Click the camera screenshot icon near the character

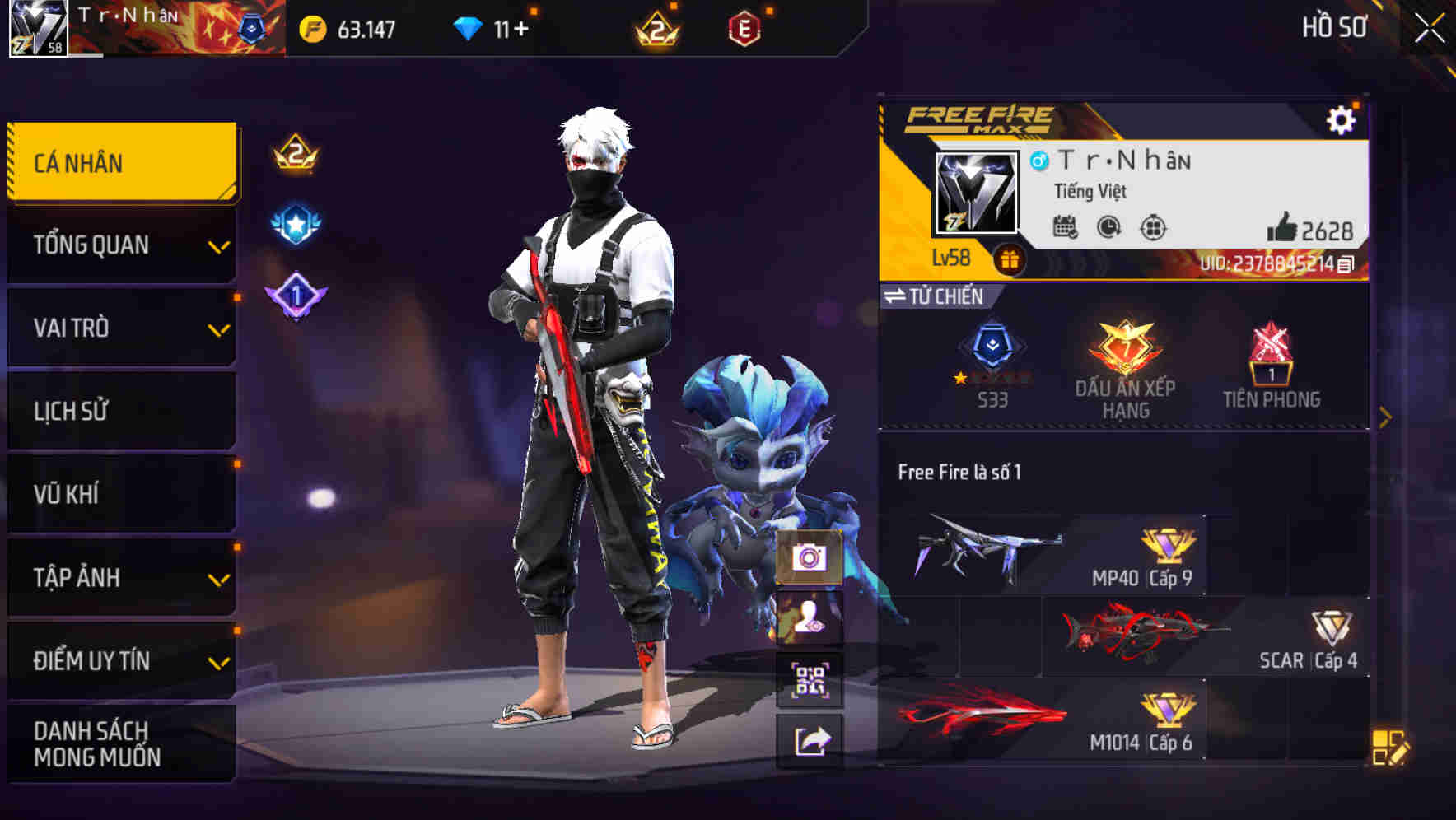point(810,559)
